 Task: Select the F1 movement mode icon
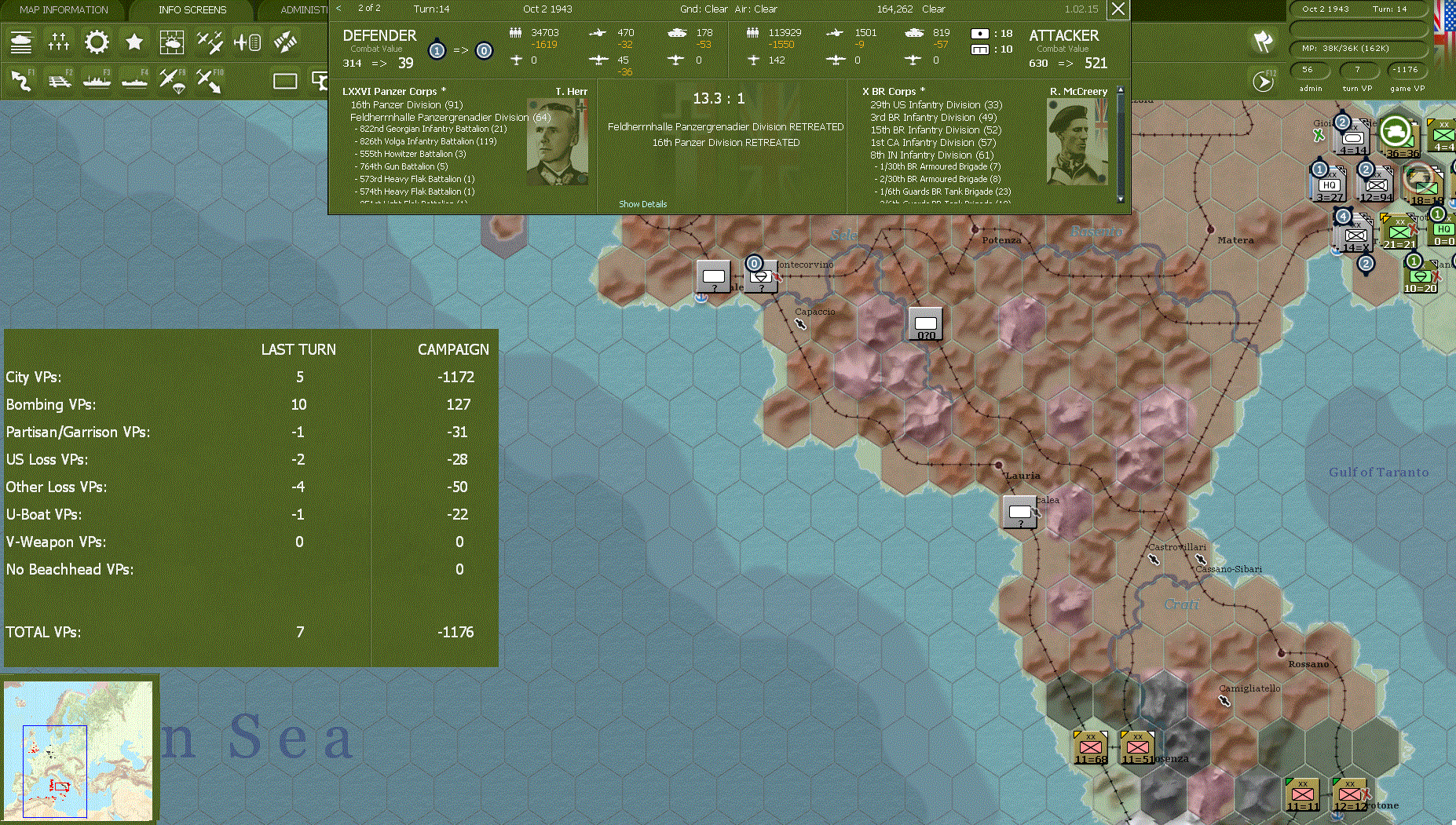(21, 81)
